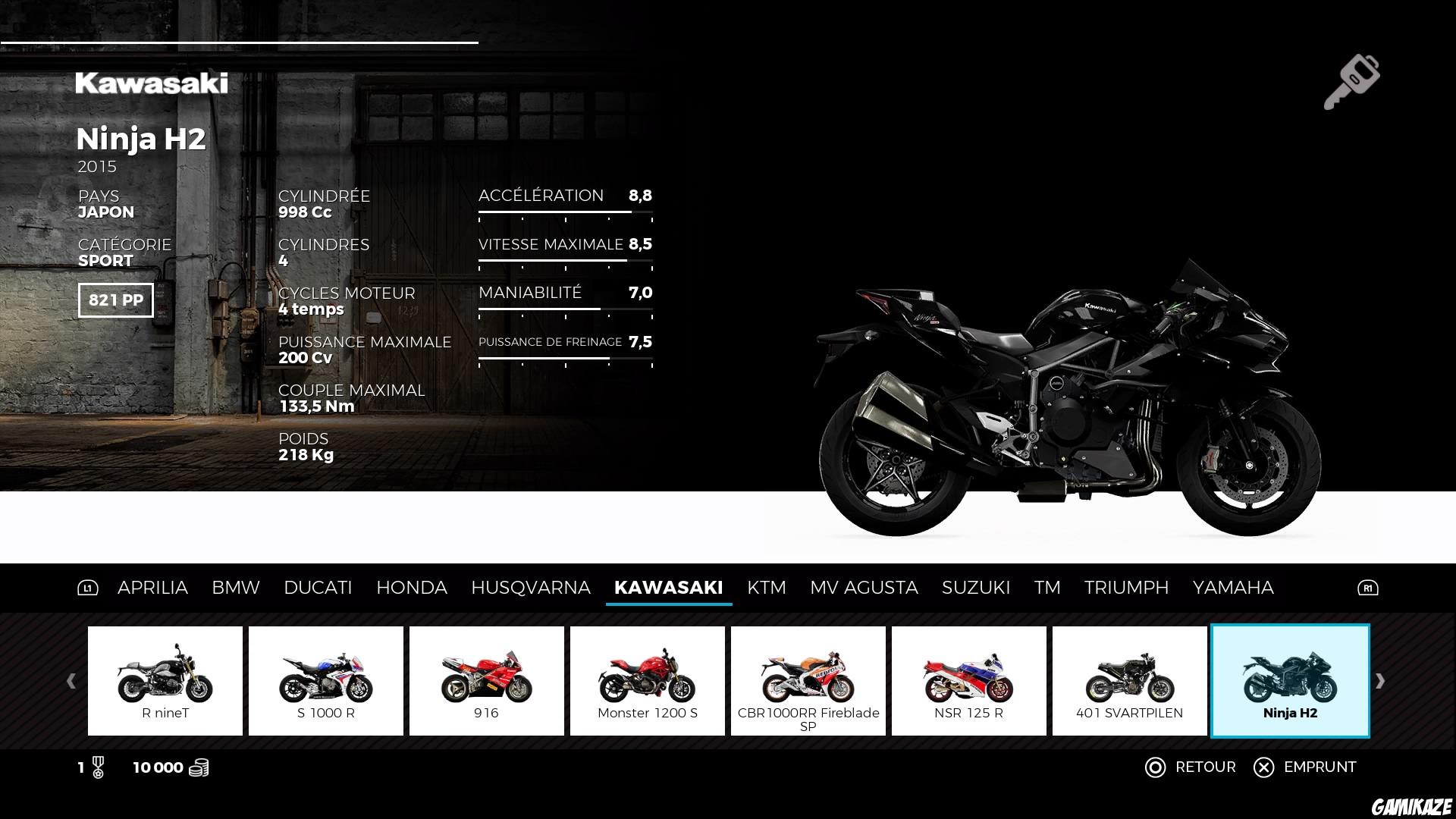Image resolution: width=1456 pixels, height=819 pixels.
Task: Switch to the DUCATI manufacturer tab
Action: pos(318,587)
